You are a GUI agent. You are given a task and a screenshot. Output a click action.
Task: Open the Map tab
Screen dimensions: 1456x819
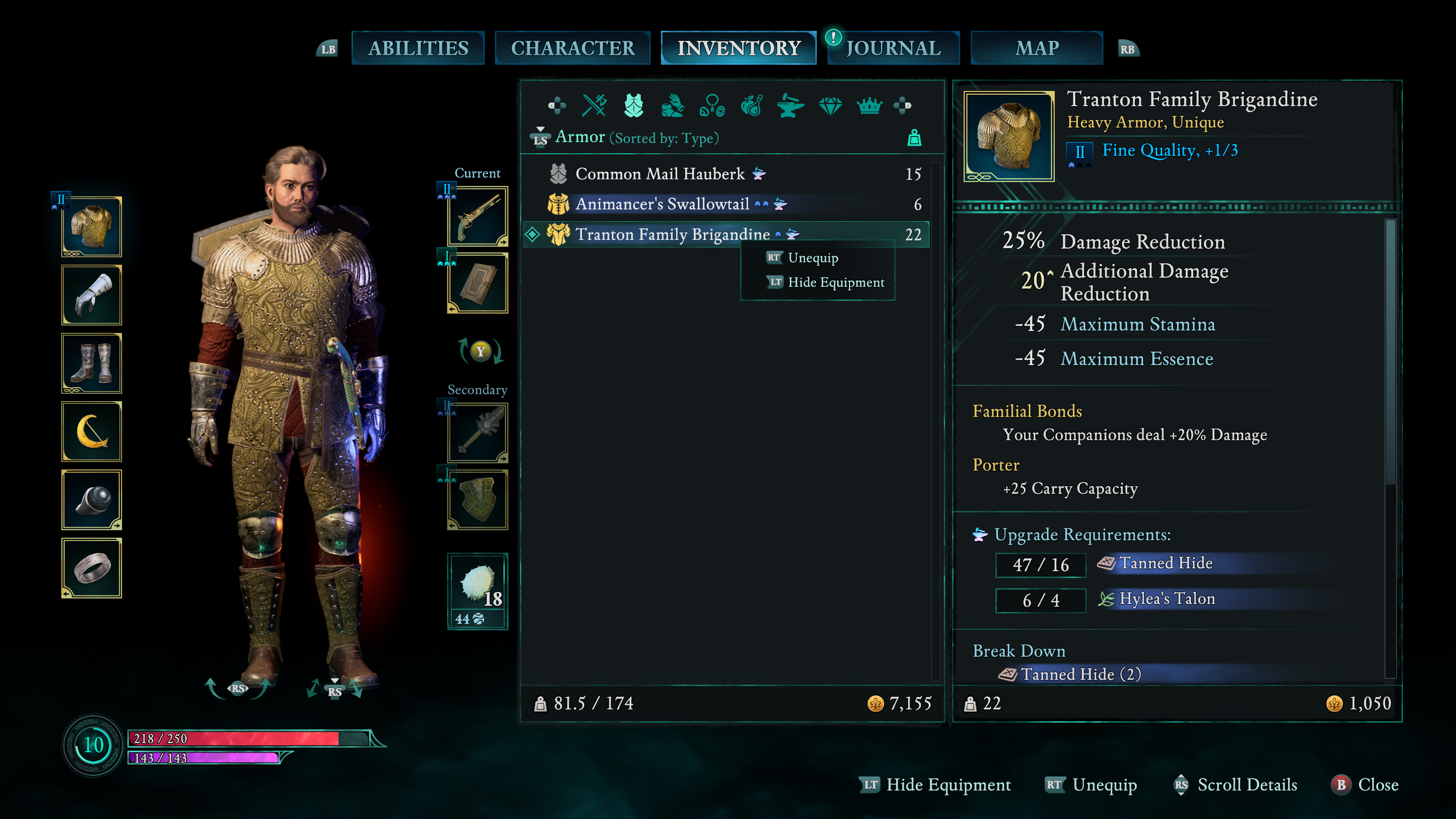(x=1036, y=48)
